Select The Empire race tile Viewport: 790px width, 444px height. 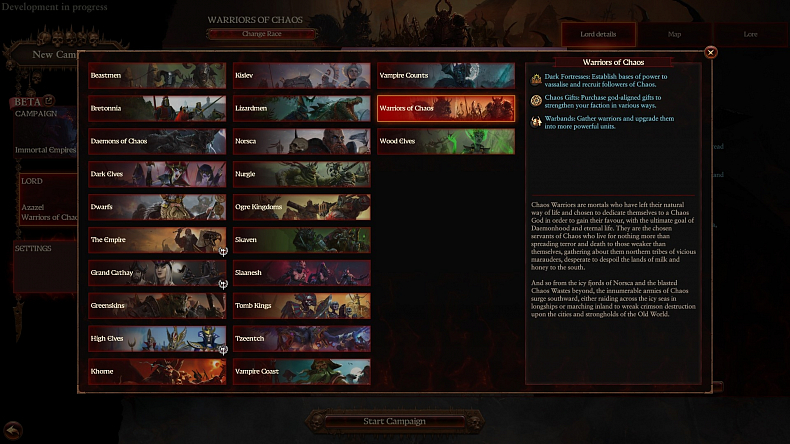[157, 240]
